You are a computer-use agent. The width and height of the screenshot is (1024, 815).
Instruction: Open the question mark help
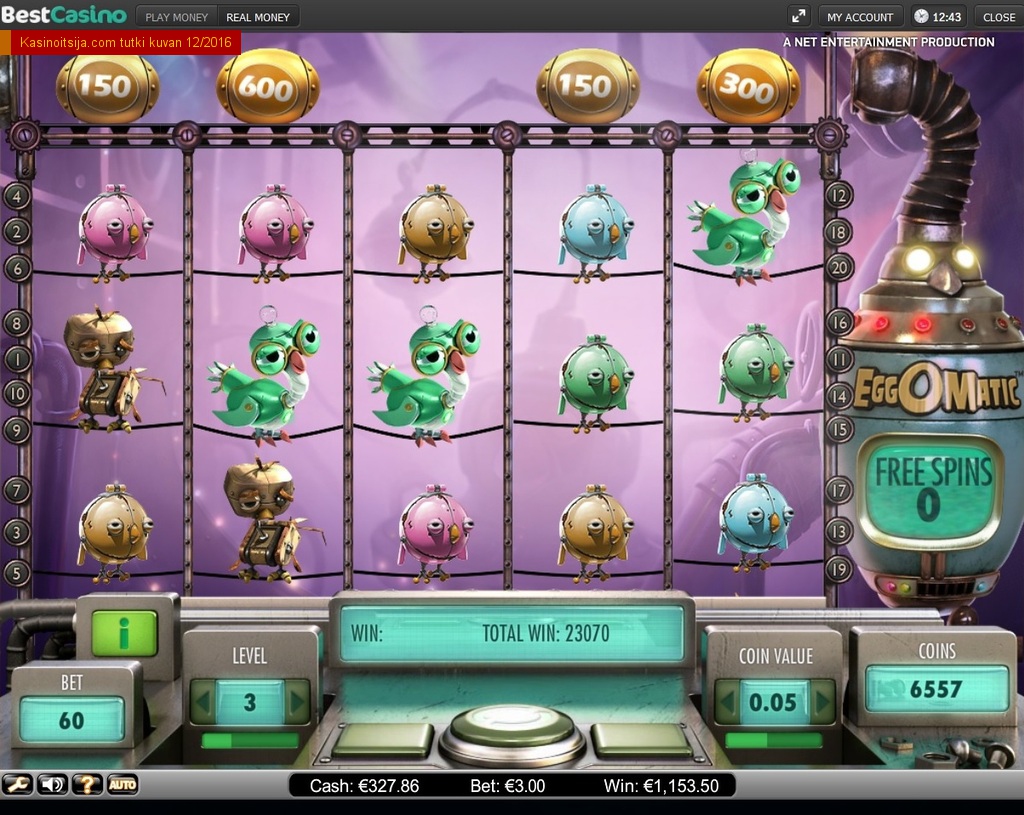click(x=87, y=785)
